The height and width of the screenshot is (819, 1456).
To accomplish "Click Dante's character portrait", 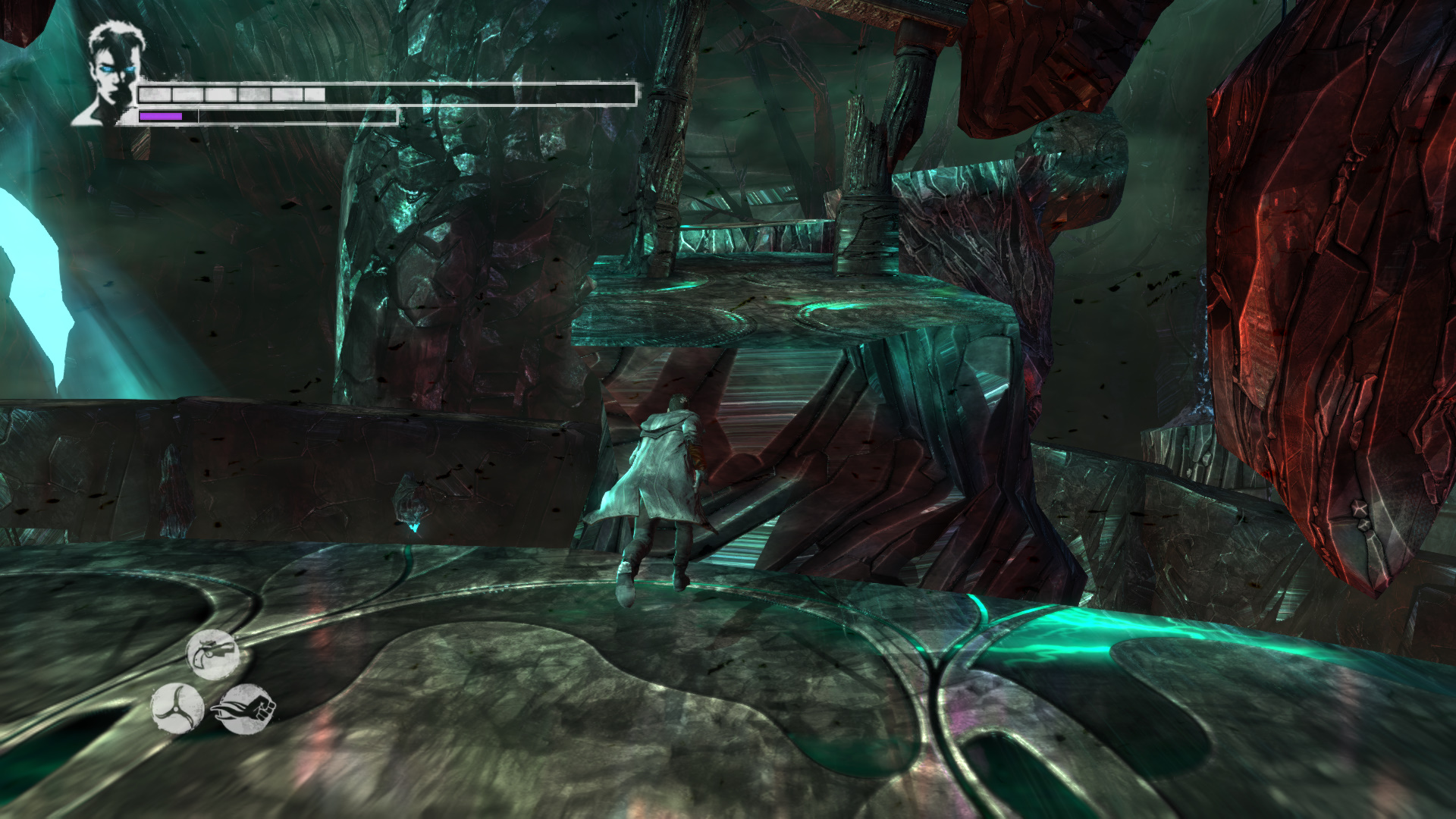I will [112, 74].
